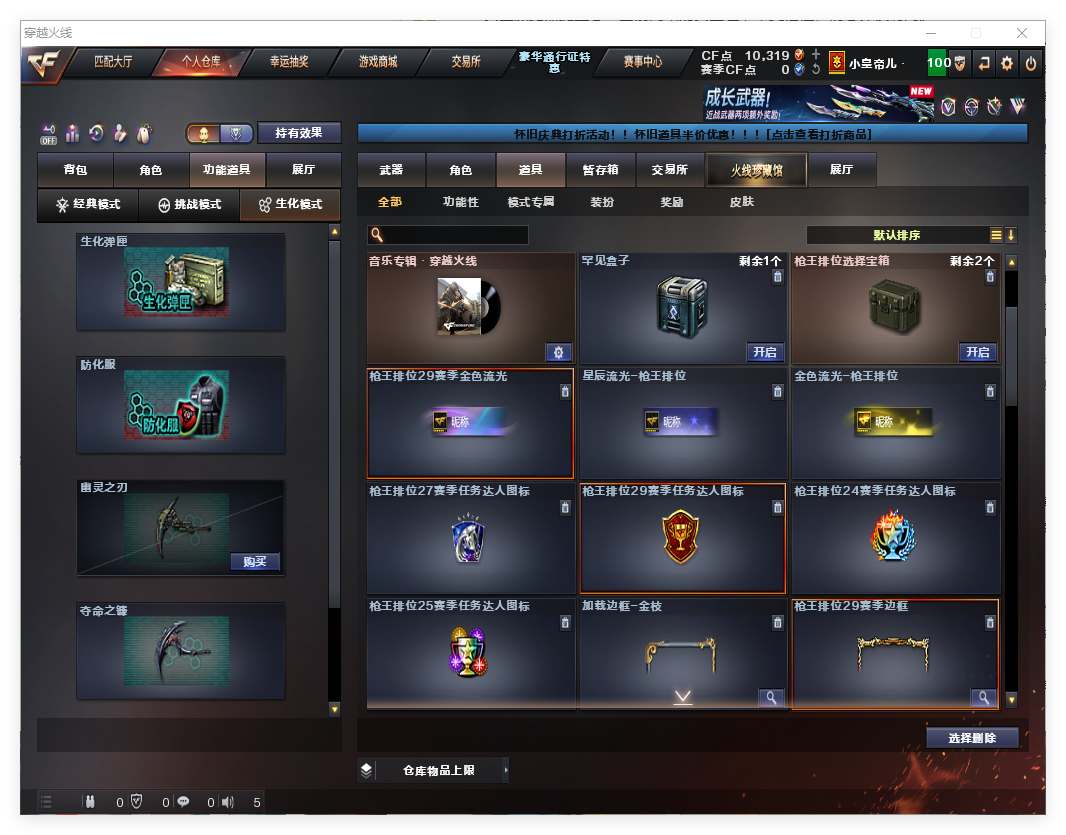
Task: Open 幸运抽奖 lucky draw page
Action: click(289, 62)
